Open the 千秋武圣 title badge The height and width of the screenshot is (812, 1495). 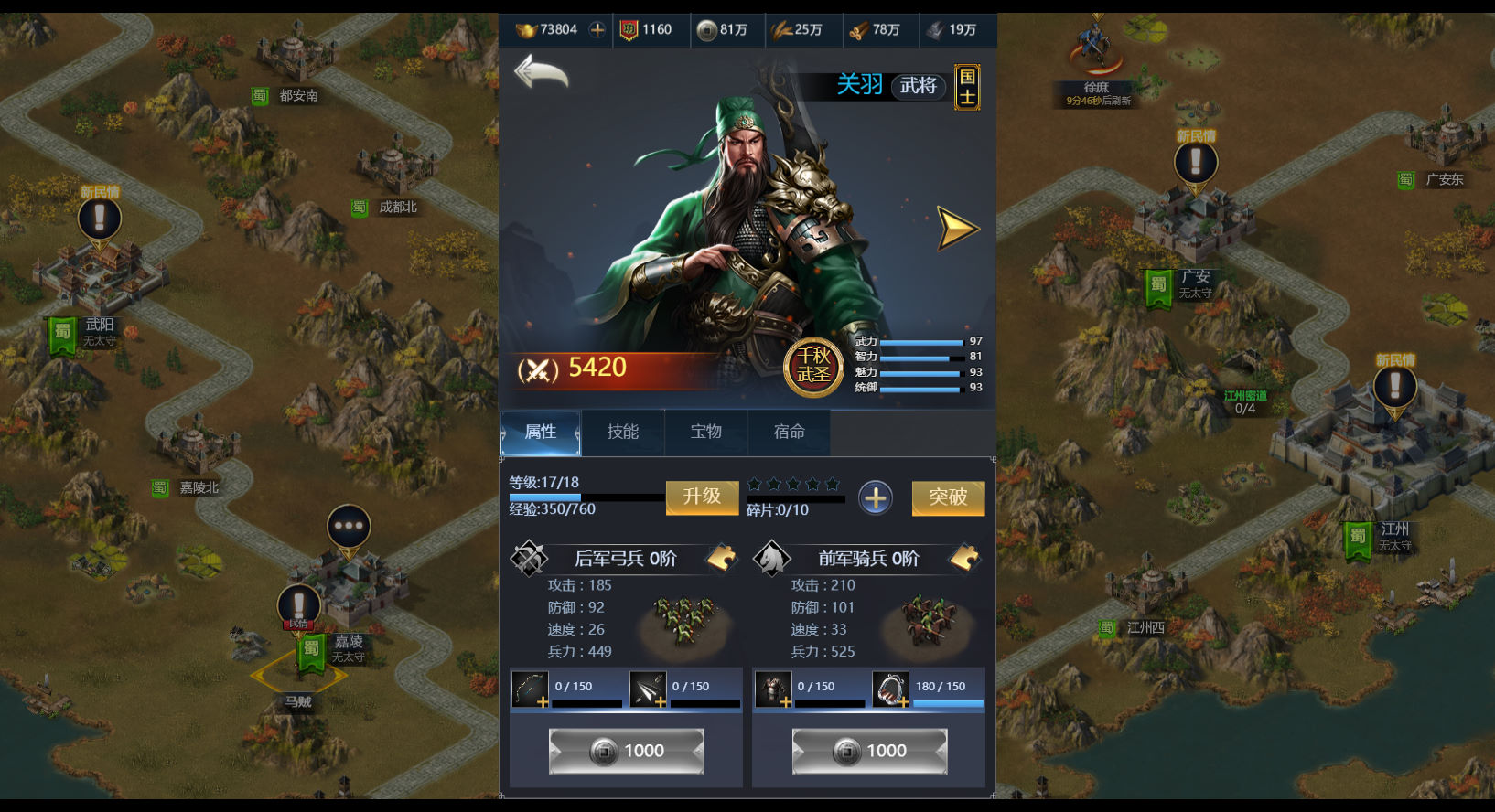pyautogui.click(x=813, y=366)
